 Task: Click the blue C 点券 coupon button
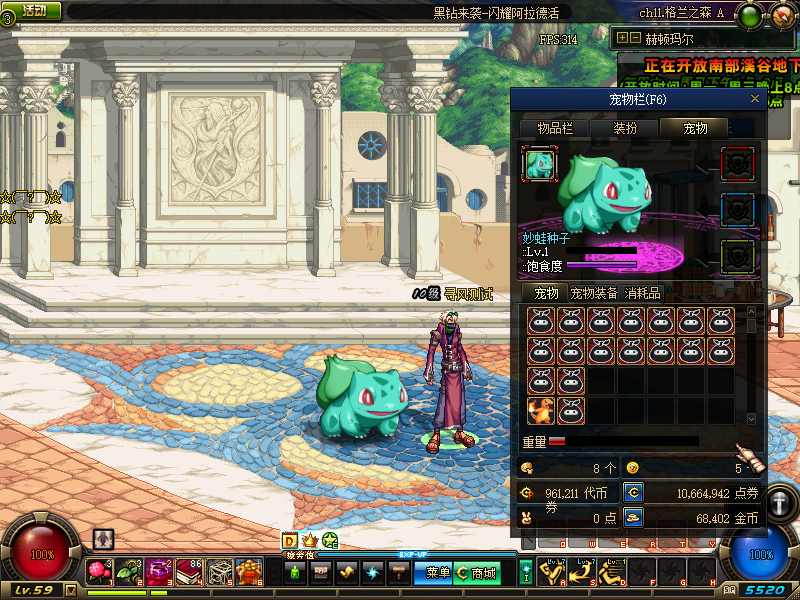tap(633, 492)
